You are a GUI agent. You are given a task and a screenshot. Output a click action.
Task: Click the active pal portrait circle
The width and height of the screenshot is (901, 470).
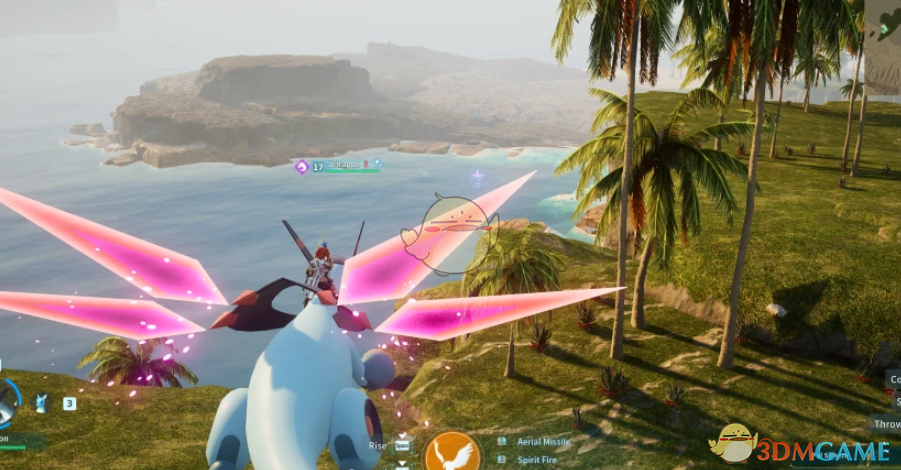tap(7, 401)
